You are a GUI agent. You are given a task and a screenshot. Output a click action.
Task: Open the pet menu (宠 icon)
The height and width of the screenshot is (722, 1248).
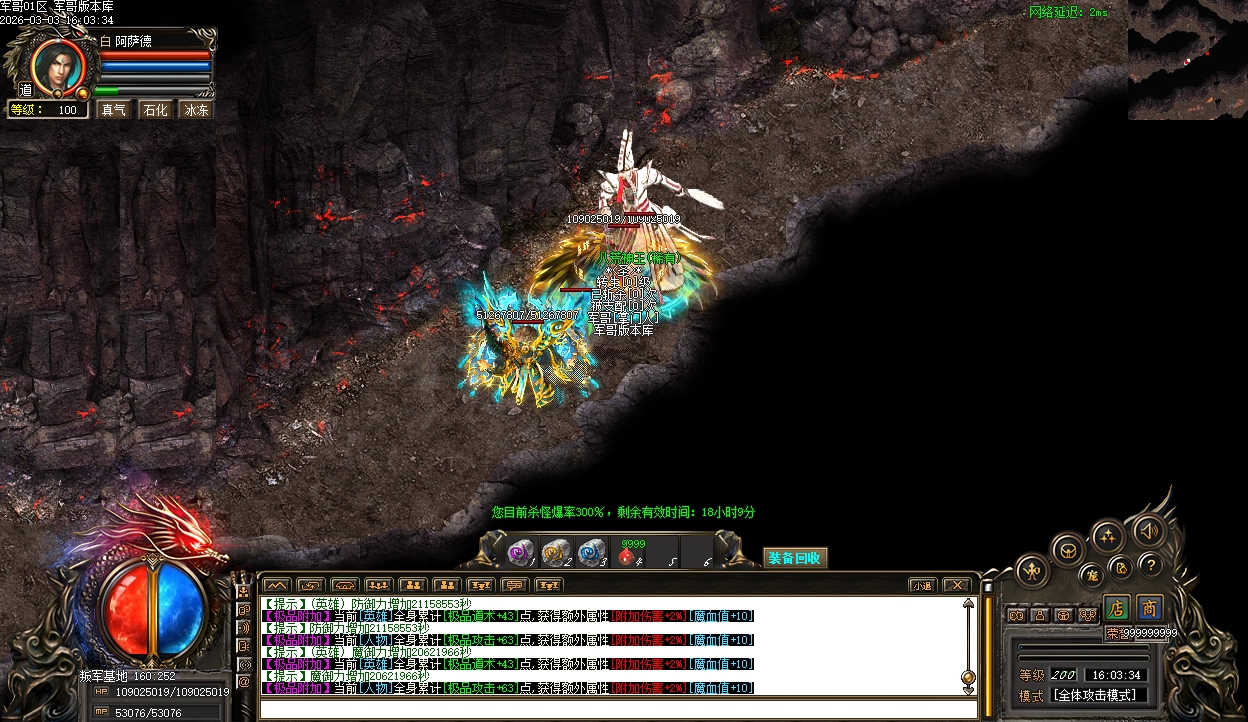(1092, 575)
